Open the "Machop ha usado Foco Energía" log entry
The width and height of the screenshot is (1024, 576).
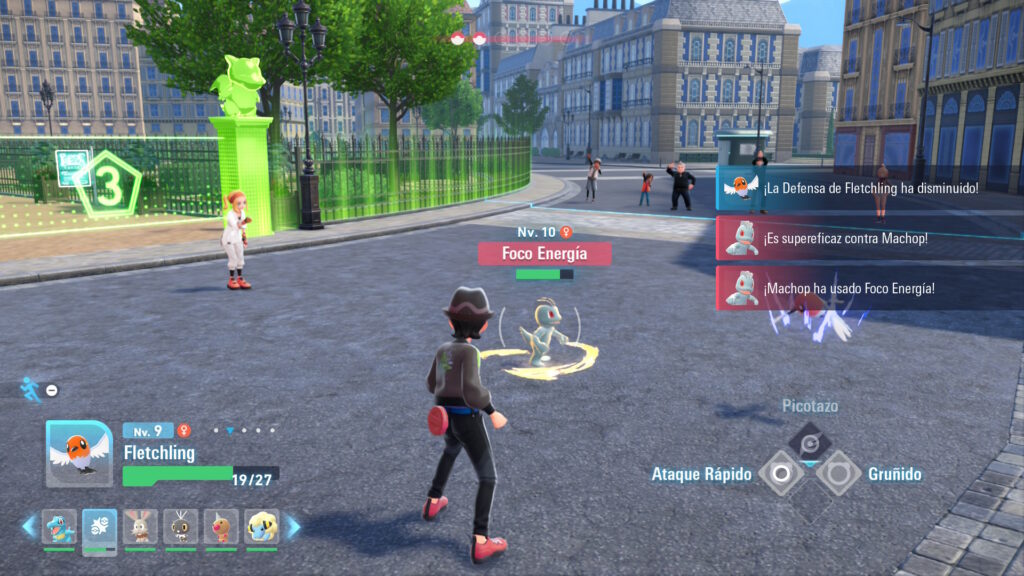click(x=868, y=288)
